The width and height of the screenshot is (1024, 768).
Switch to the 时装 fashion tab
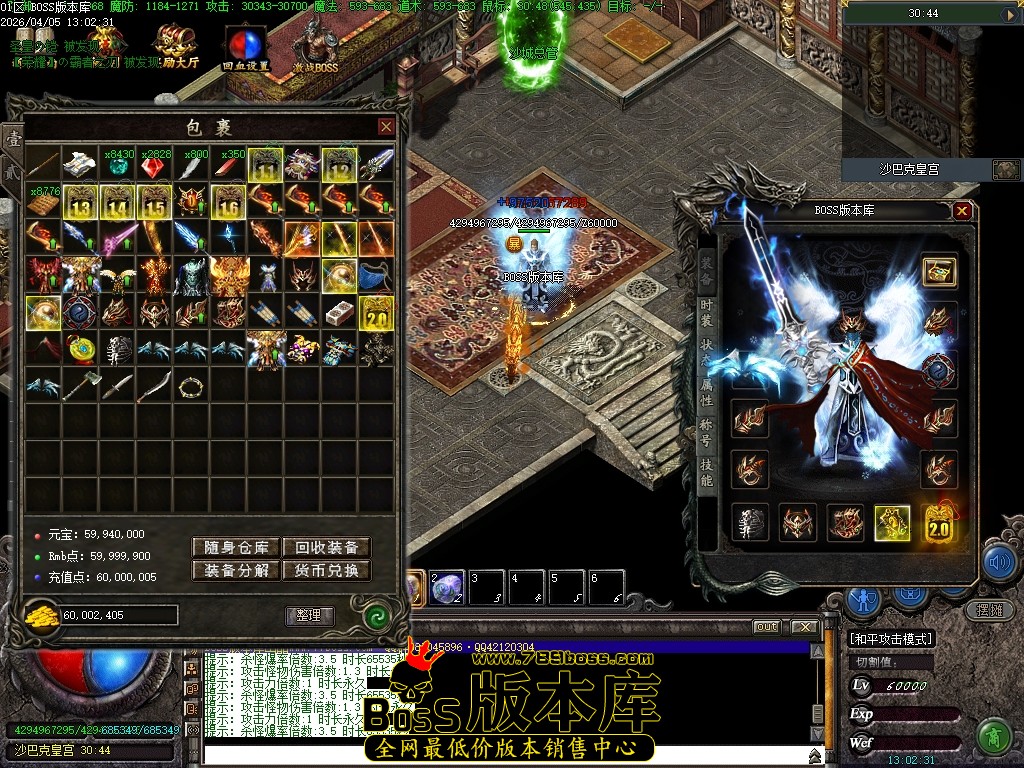706,312
